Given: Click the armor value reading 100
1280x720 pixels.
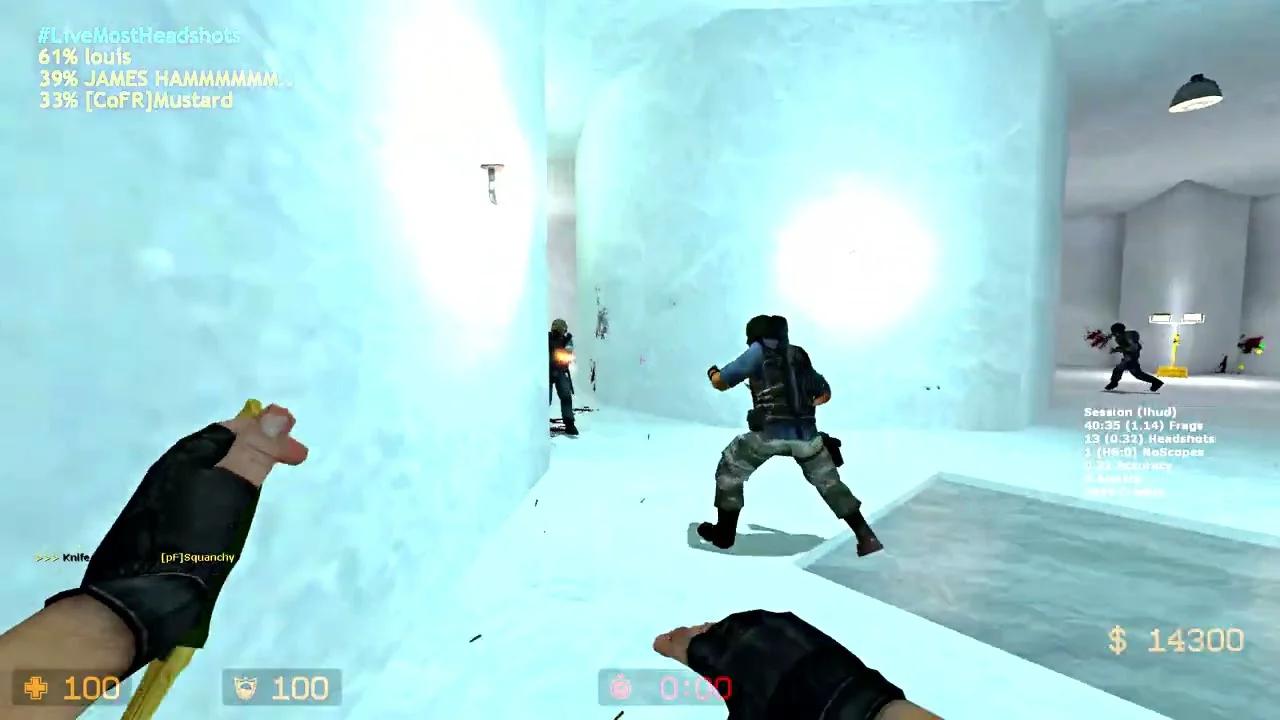Looking at the screenshot, I should [x=300, y=688].
